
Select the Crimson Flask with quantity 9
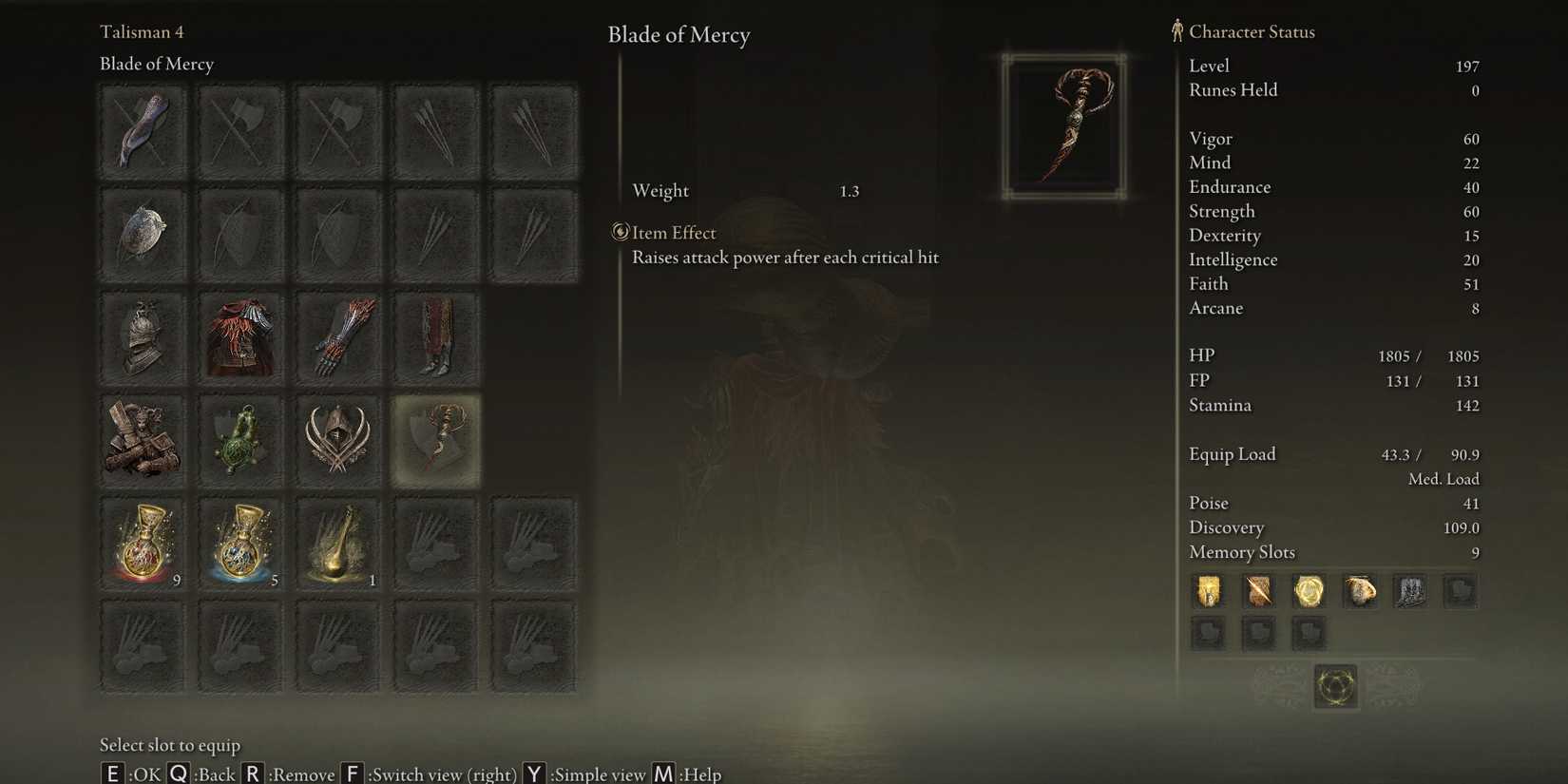pos(143,542)
